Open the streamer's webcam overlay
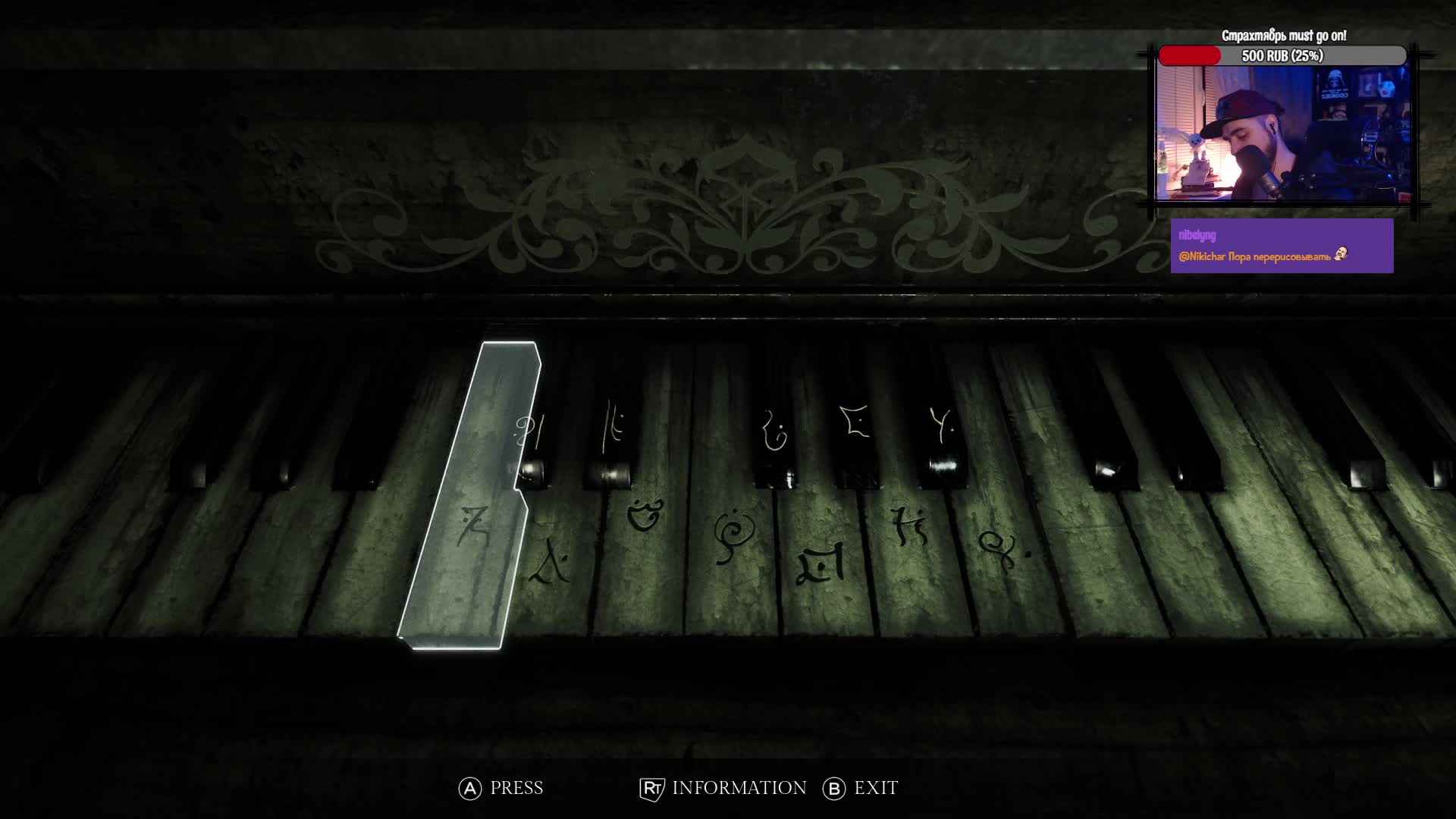Viewport: 1456px width, 819px height. 1282,133
